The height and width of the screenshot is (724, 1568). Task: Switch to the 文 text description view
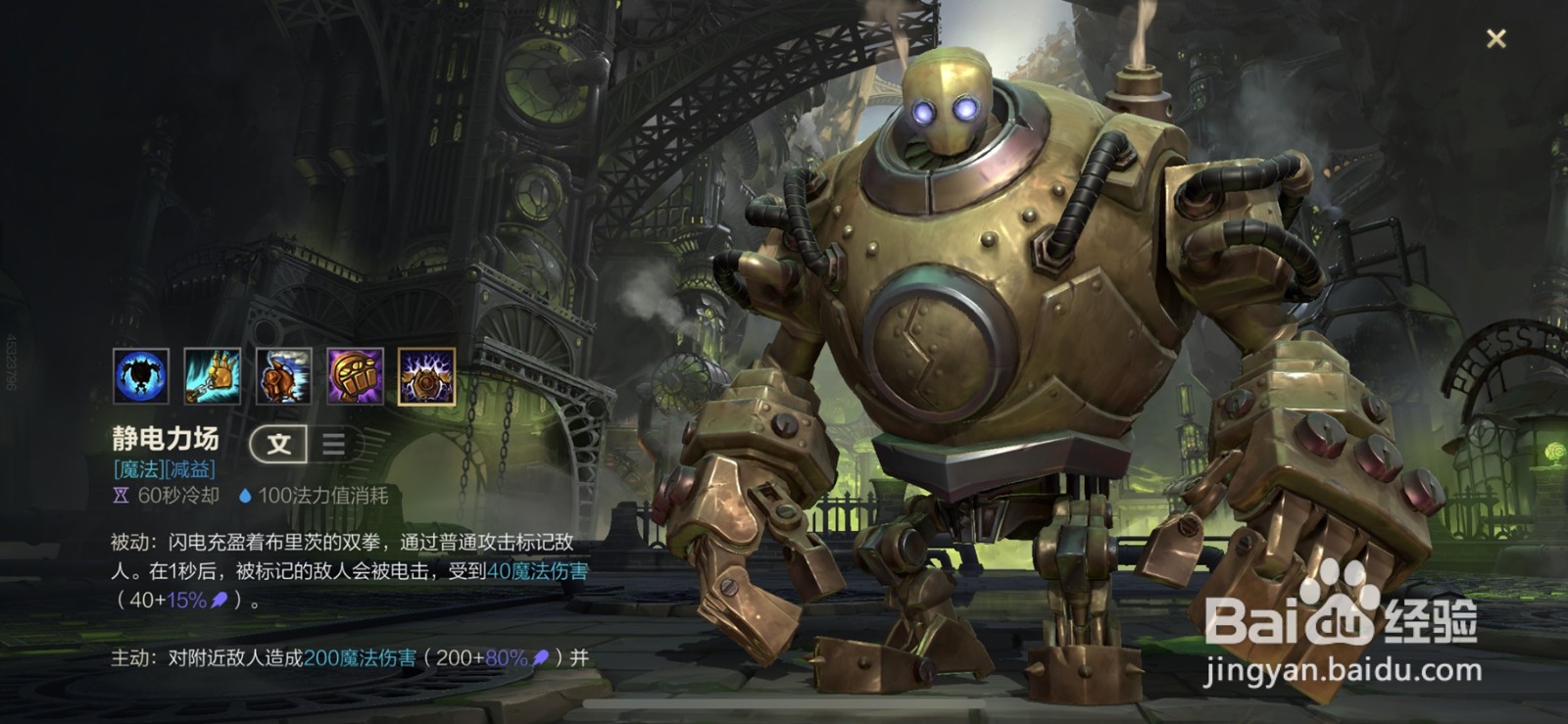pyautogui.click(x=279, y=444)
